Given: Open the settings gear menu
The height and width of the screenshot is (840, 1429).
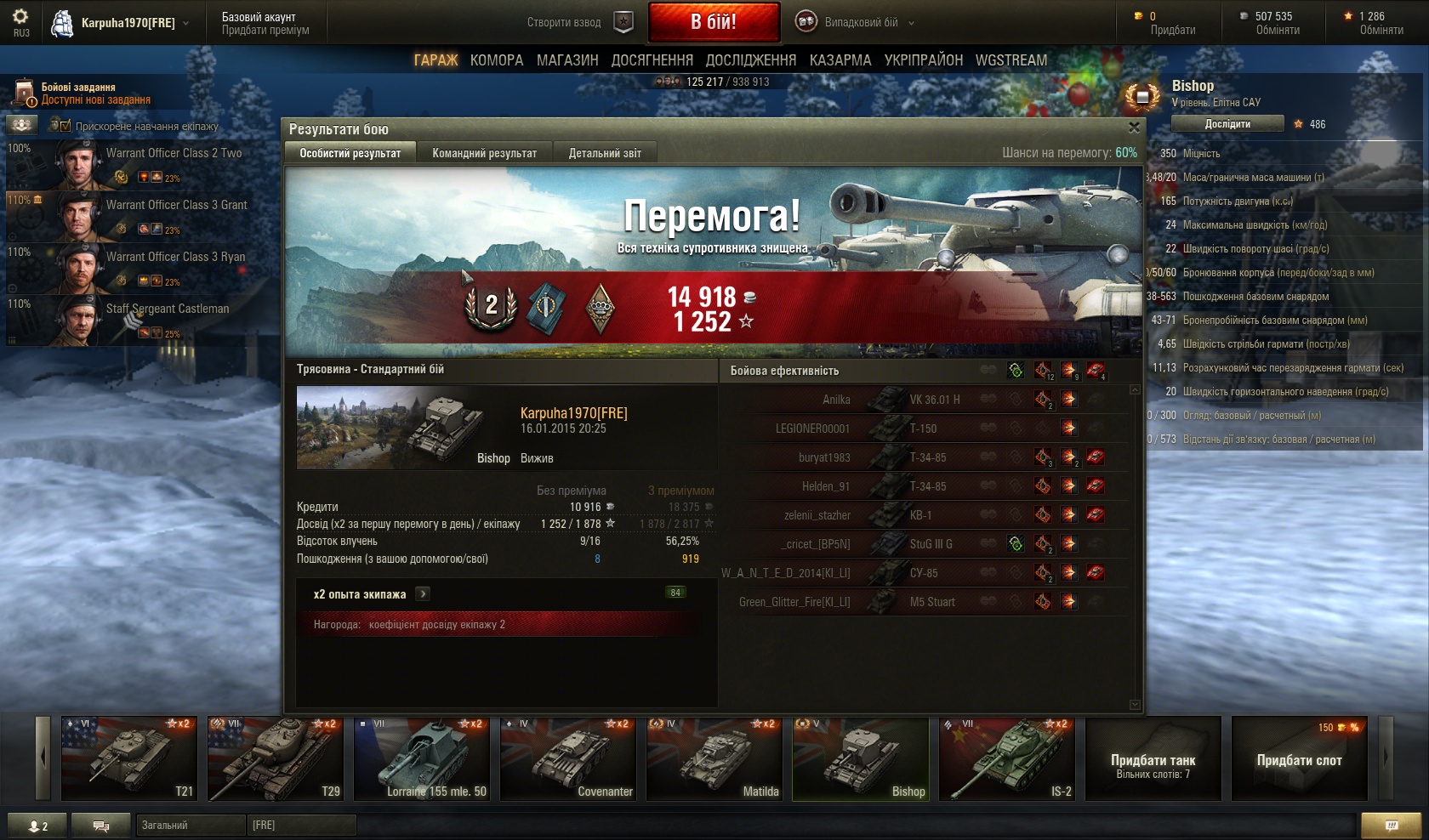Looking at the screenshot, I should [20, 19].
